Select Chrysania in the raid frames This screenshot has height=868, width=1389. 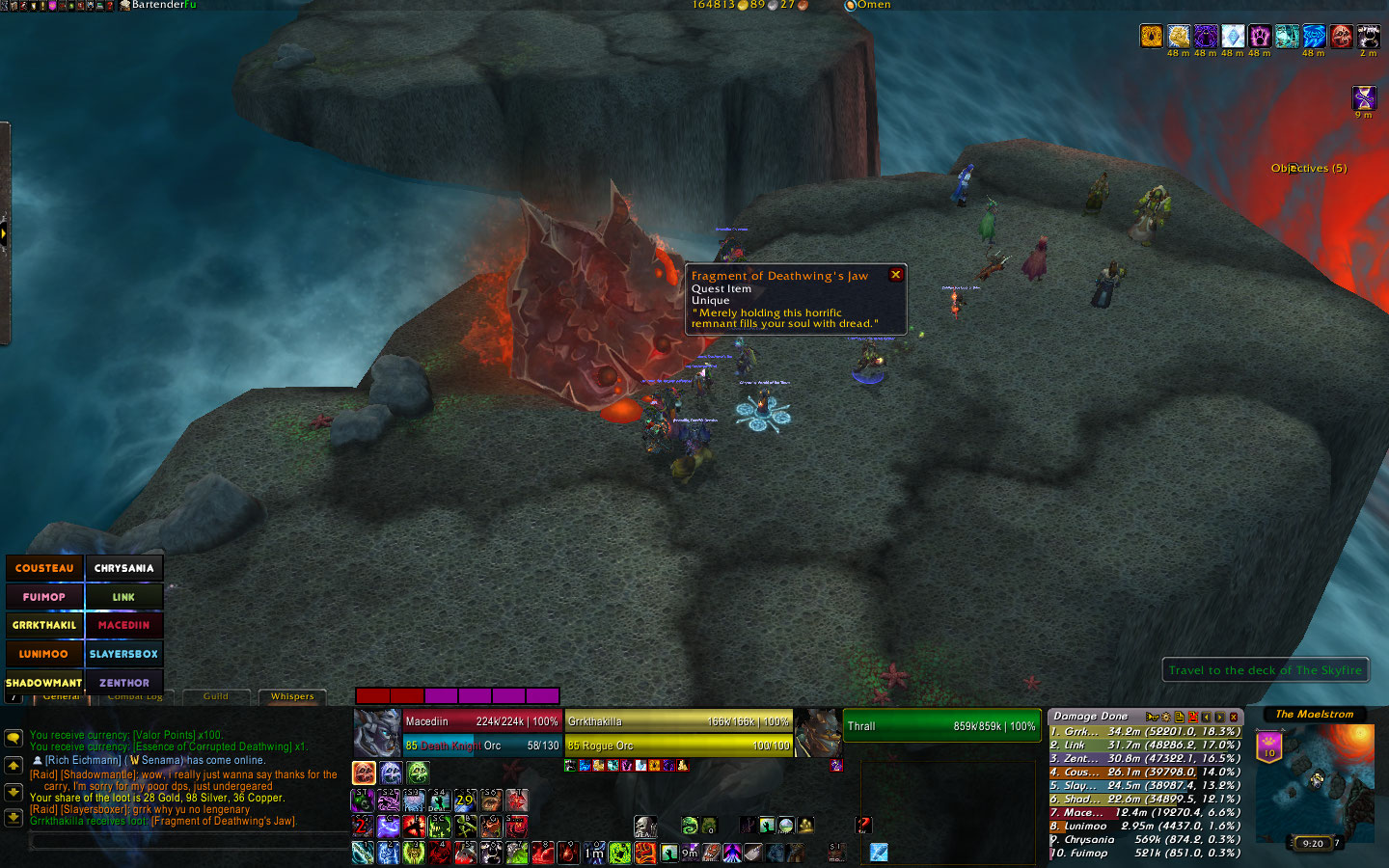[123, 568]
